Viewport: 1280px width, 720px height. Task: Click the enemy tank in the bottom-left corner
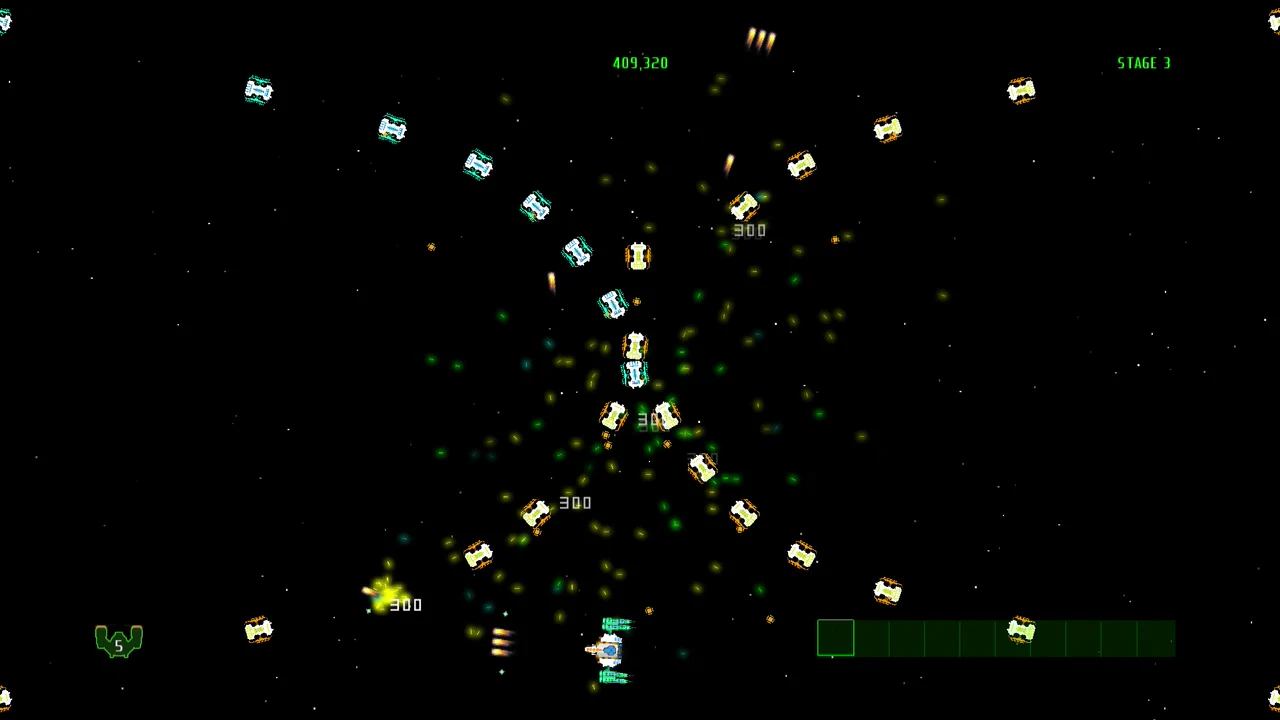tap(259, 628)
